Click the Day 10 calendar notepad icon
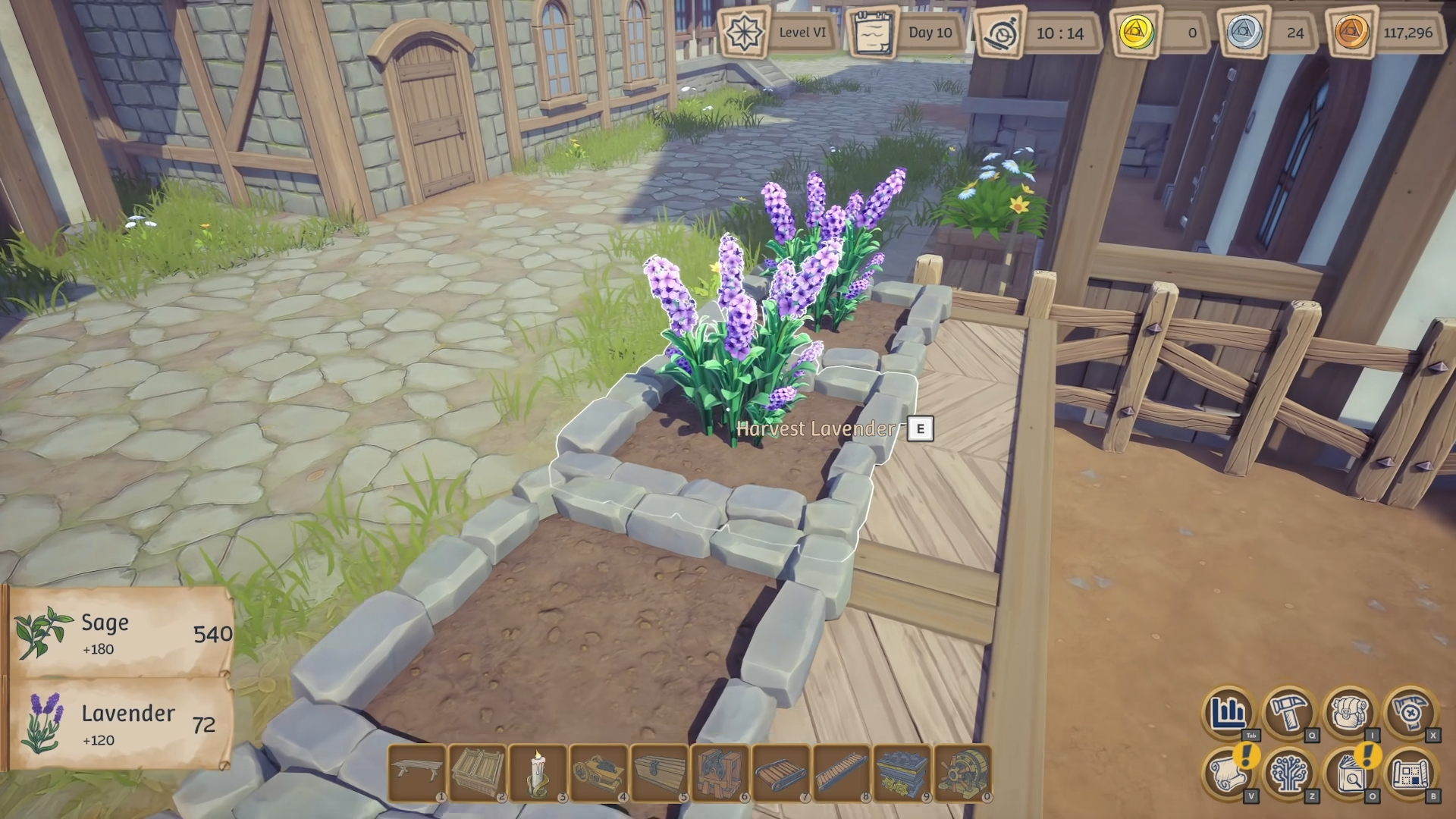The width and height of the screenshot is (1456, 819). [x=872, y=33]
